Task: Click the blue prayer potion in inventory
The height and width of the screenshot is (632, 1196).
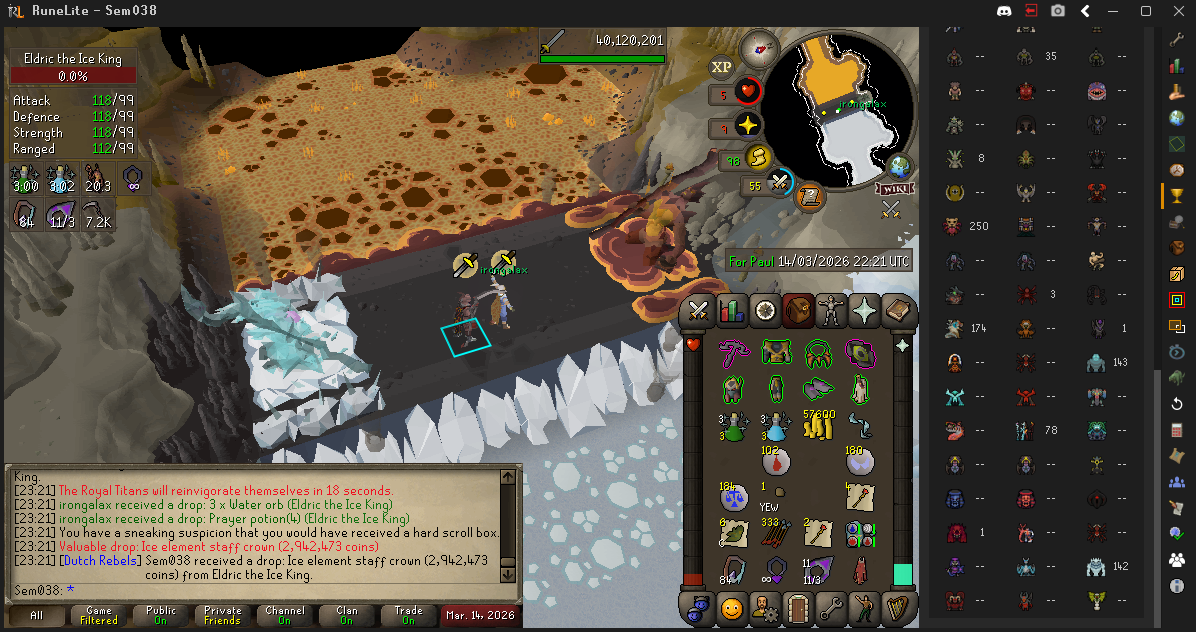Action: tap(776, 425)
